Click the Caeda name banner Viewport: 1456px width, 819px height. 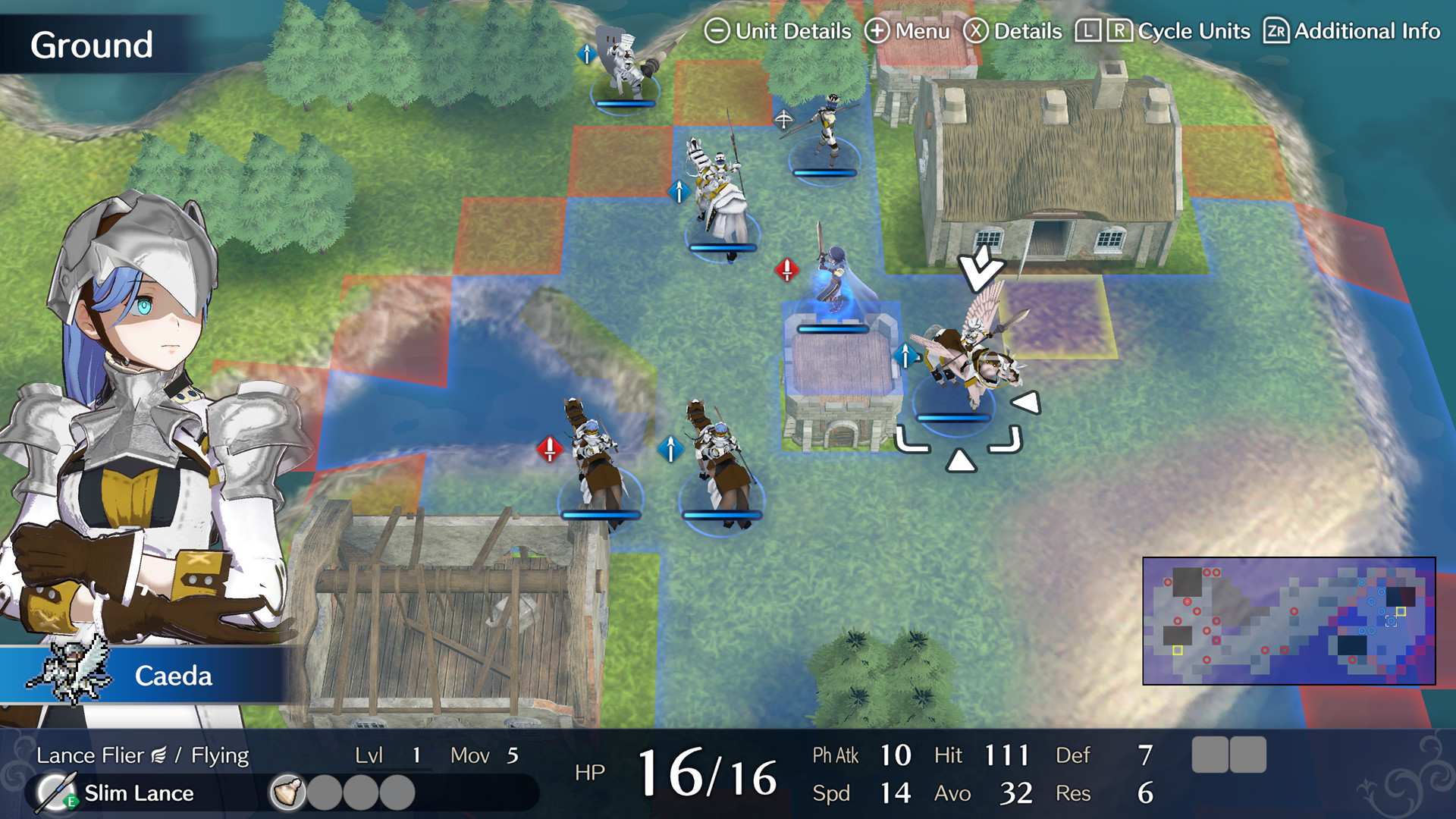pos(173,676)
